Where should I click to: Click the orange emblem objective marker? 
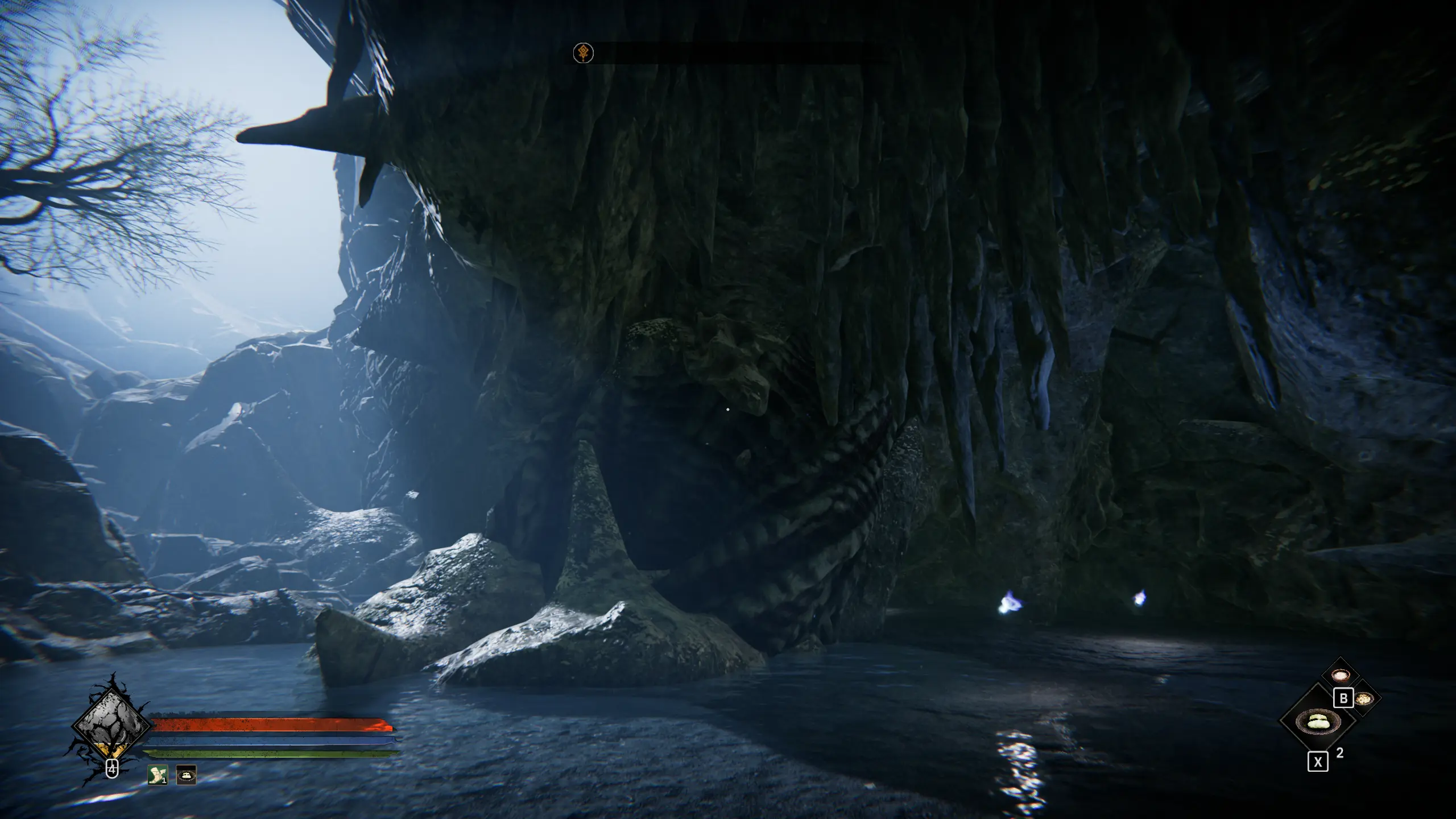(583, 53)
